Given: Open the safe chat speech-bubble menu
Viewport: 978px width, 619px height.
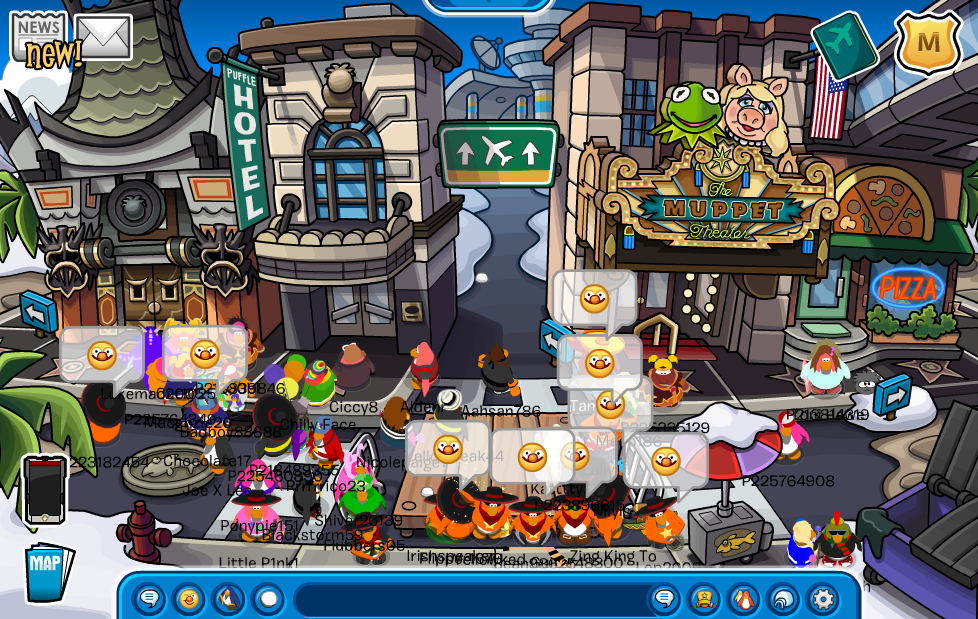Looking at the screenshot, I should click(x=150, y=599).
